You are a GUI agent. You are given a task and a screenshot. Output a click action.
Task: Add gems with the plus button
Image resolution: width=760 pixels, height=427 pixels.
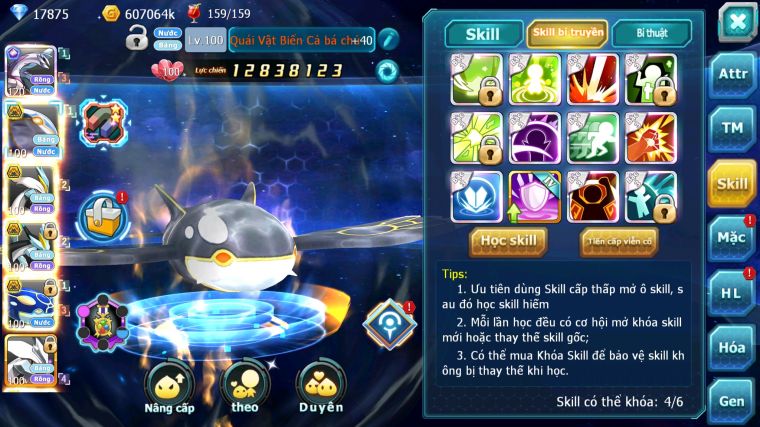tap(359, 41)
